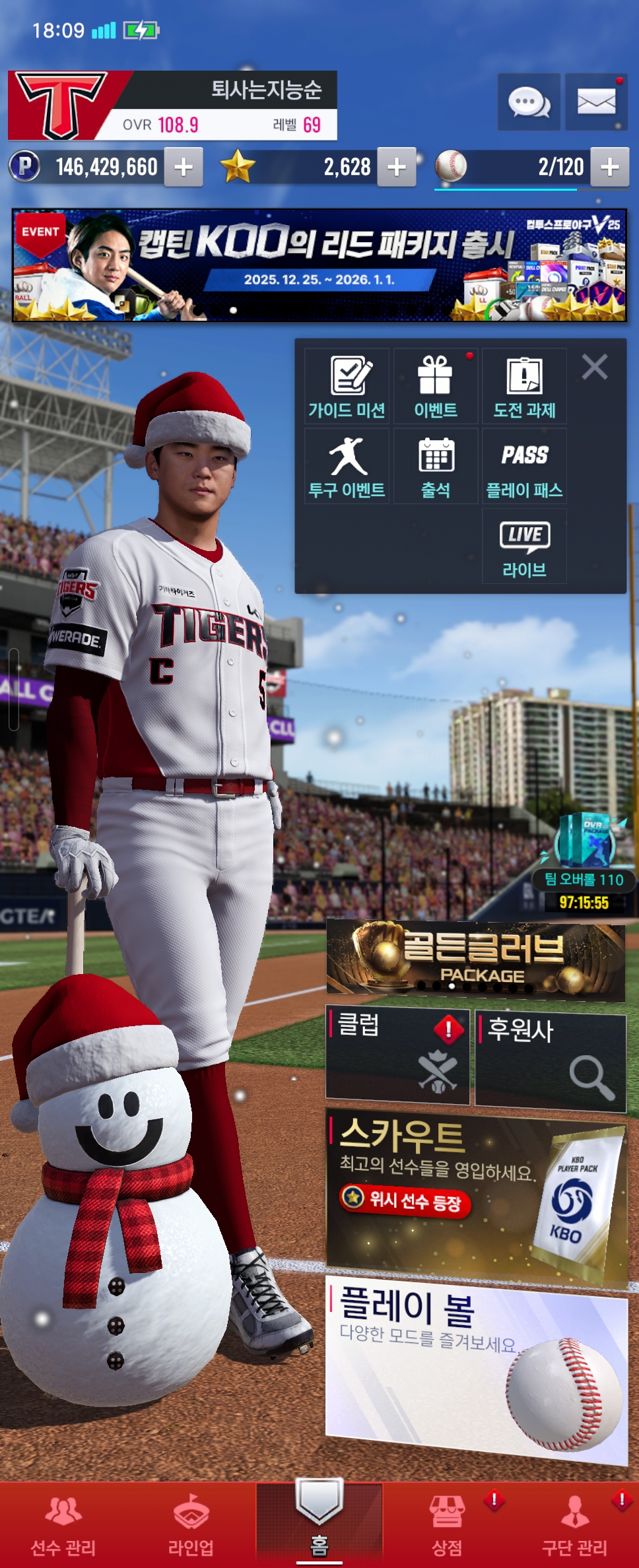This screenshot has height=1568, width=639.
Task: Open the 스카우트 scout panel
Action: (x=475, y=1196)
